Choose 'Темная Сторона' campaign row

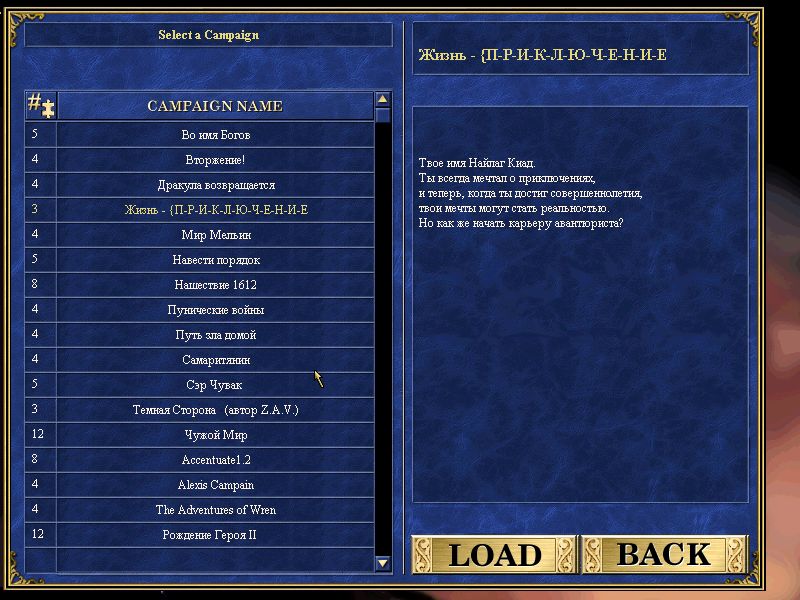pos(215,410)
